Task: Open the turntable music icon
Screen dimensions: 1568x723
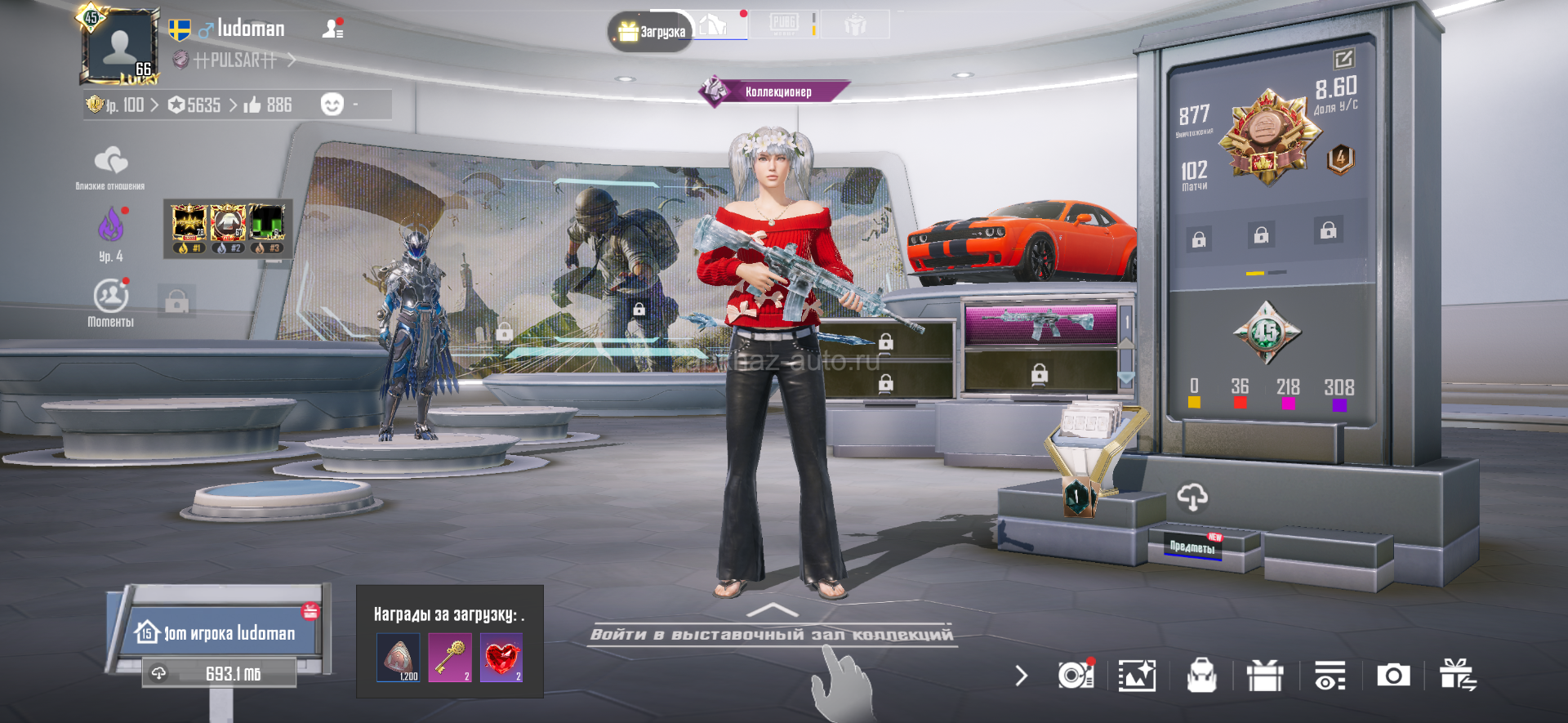Action: coord(1075,676)
